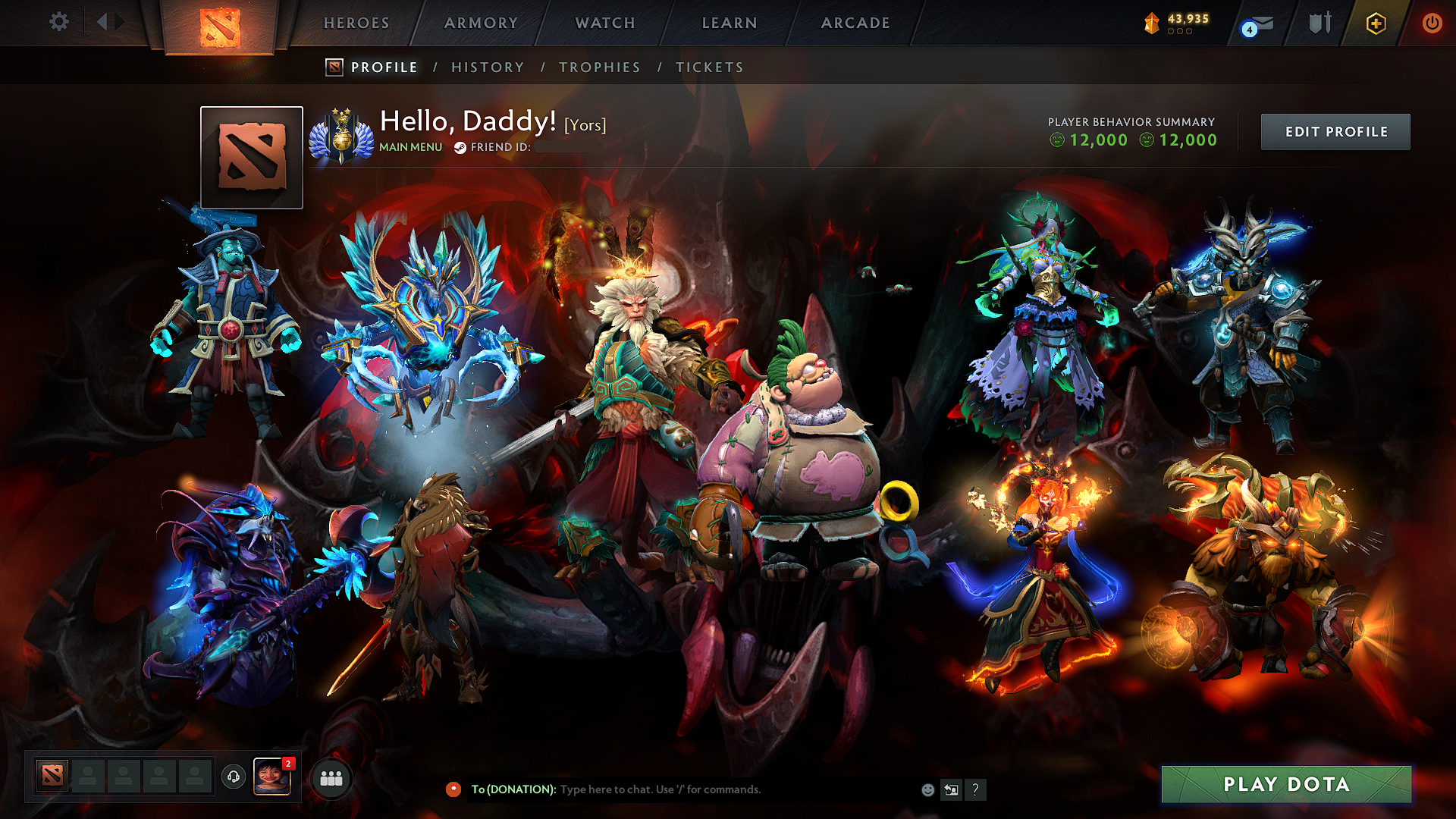Viewport: 1456px width, 819px height.
Task: Click the chat help question mark icon
Action: coord(975,789)
